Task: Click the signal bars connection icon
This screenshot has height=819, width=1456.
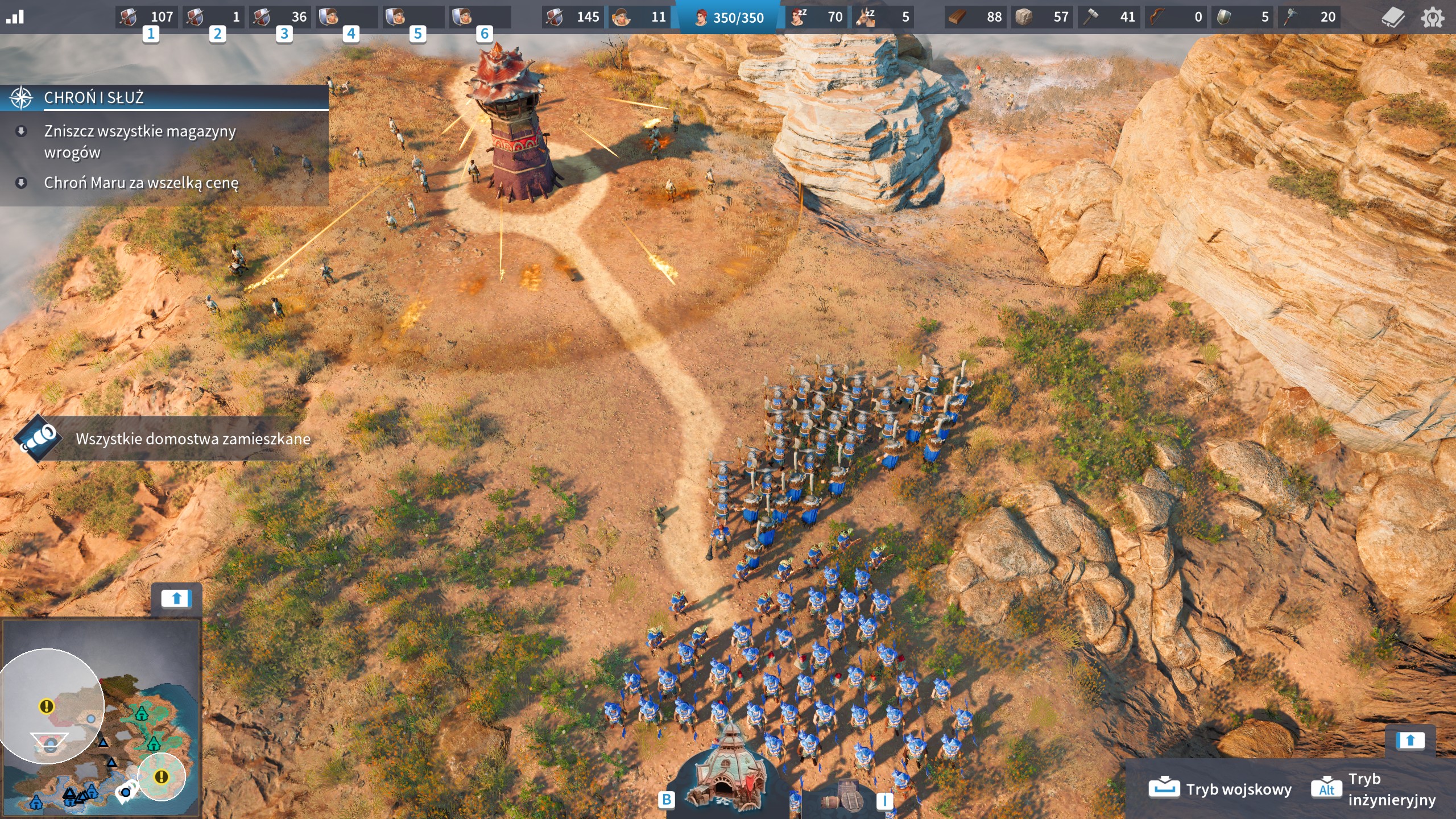Action: pos(15,17)
